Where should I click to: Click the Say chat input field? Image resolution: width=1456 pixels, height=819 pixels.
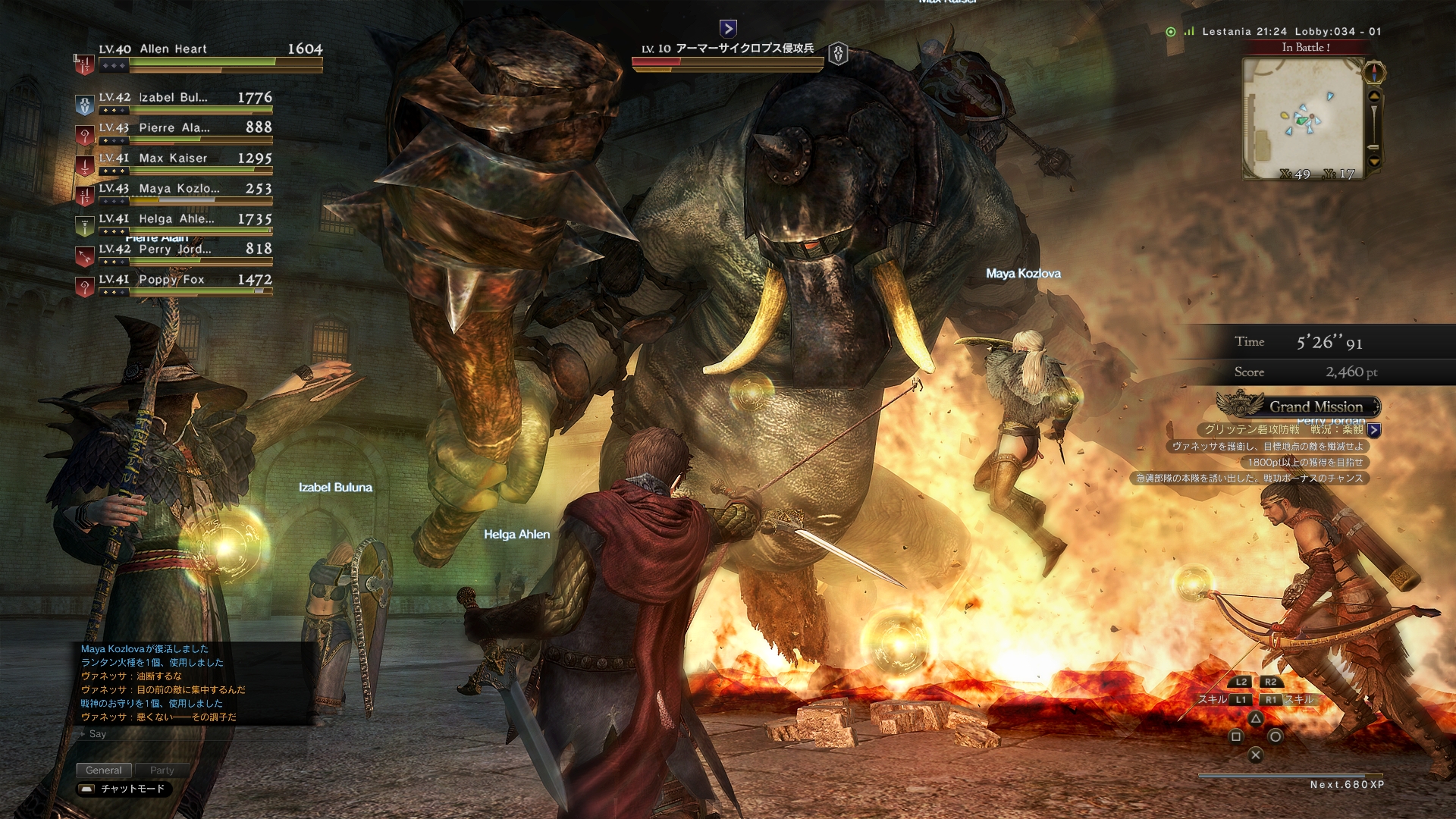(190, 734)
